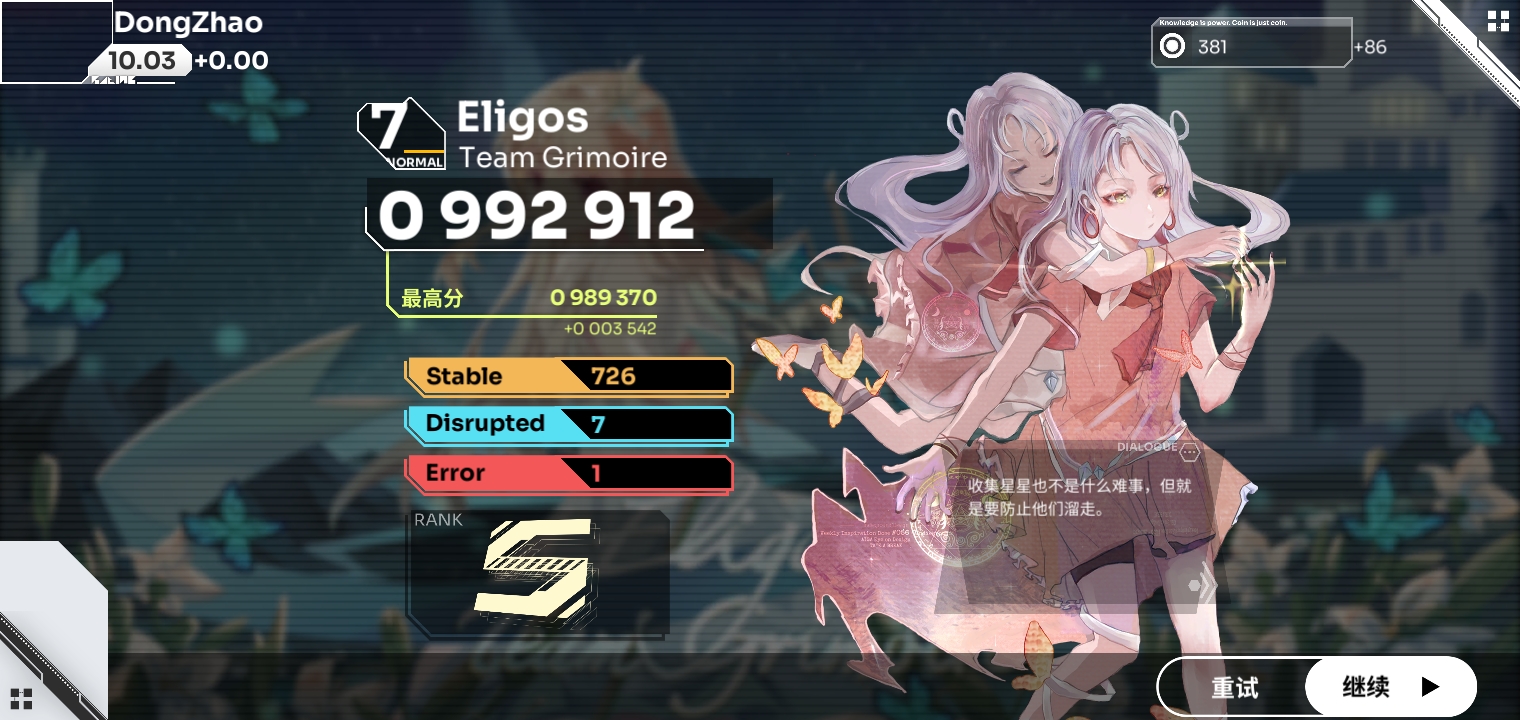1520x720 pixels.
Task: Open the grid menu icon in top-right corner
Action: 1498,21
